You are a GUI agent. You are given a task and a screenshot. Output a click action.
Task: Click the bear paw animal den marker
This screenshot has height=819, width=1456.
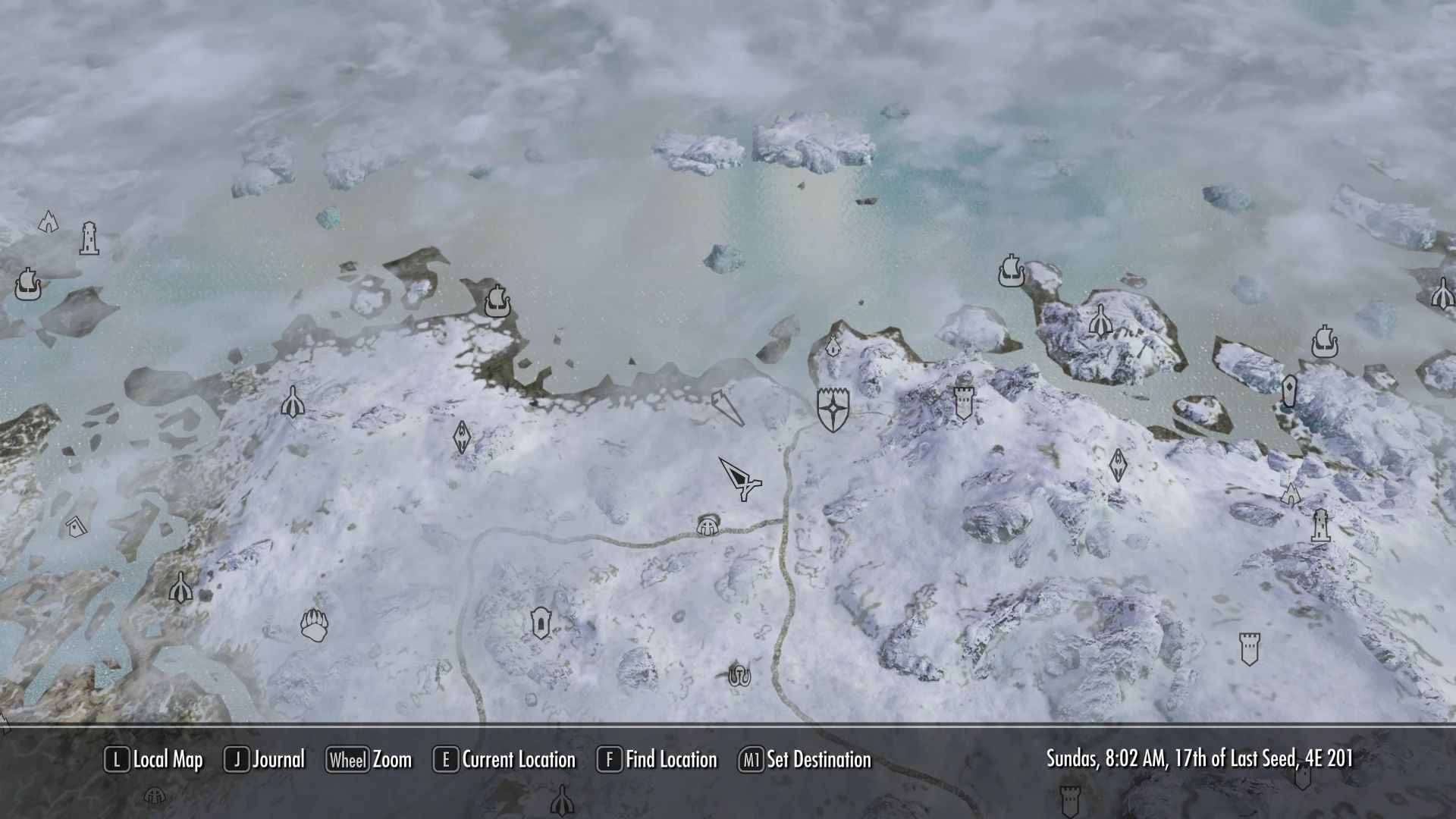pyautogui.click(x=314, y=625)
